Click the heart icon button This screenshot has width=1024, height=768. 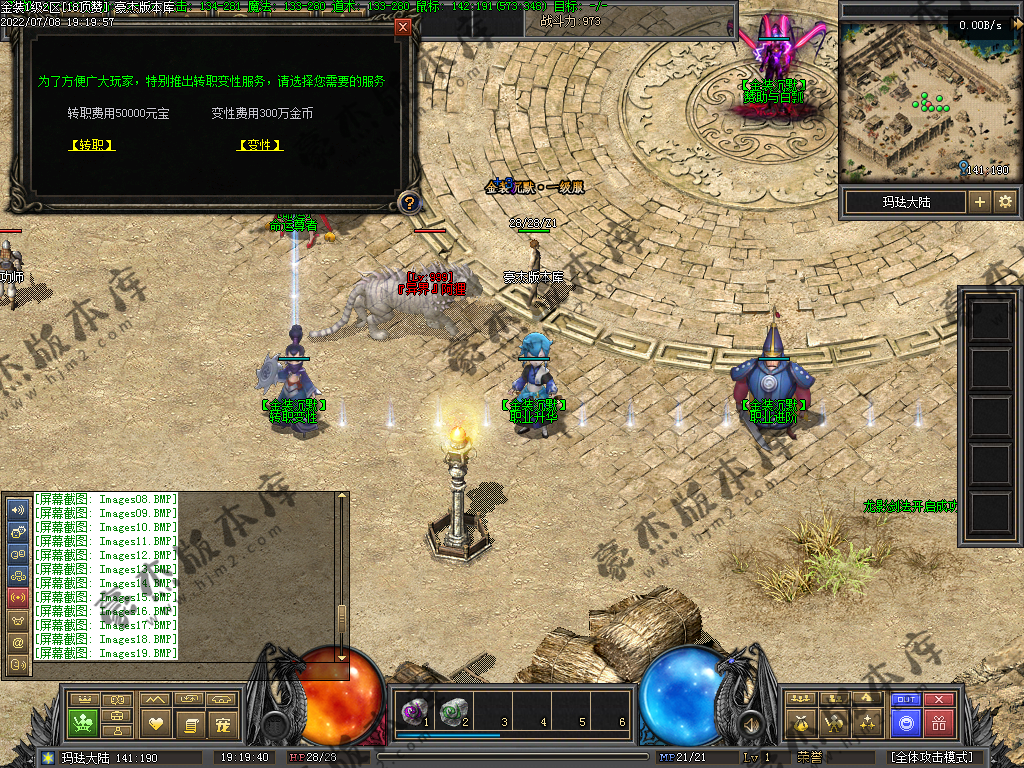pos(155,722)
